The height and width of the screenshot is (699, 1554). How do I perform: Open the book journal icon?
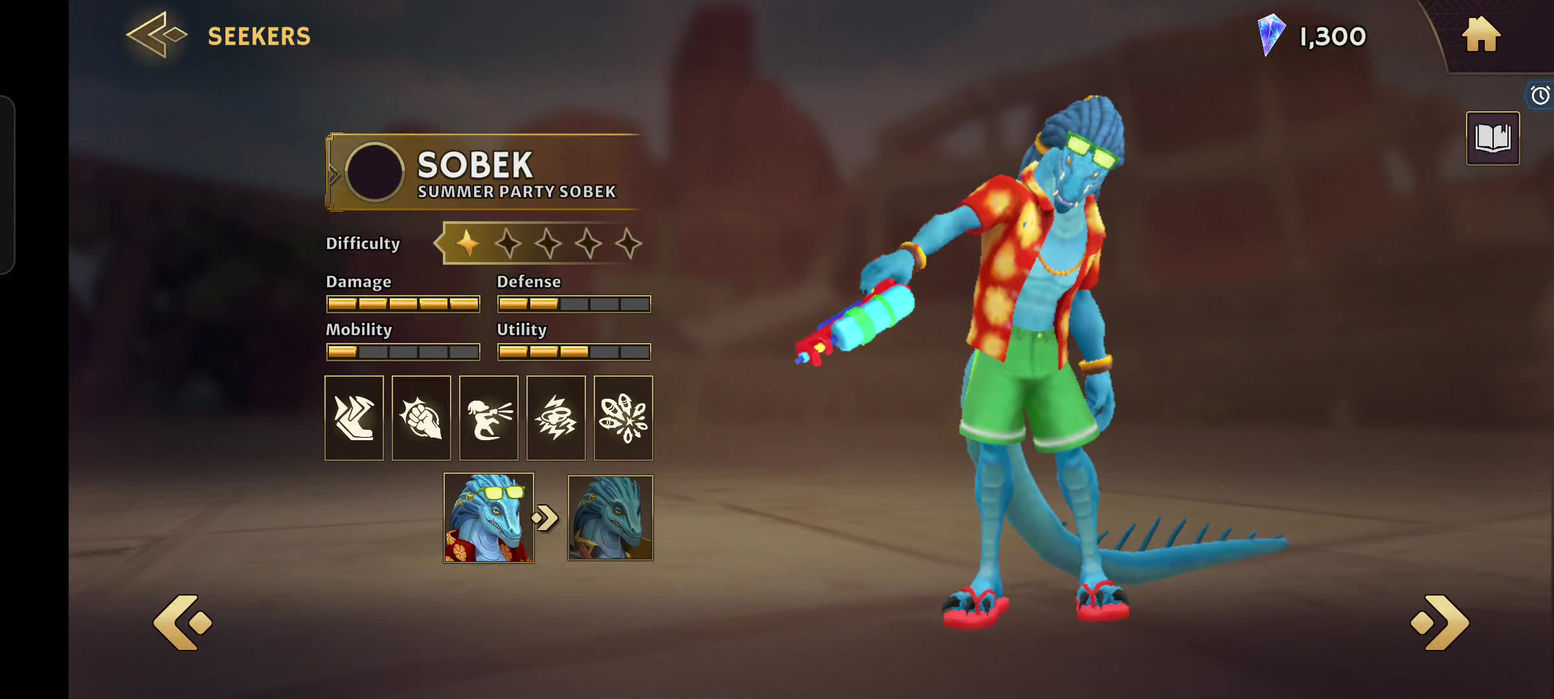[x=1492, y=138]
